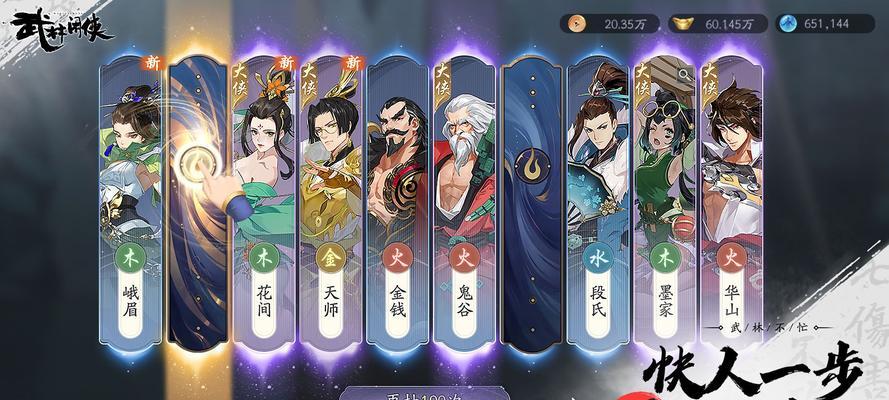Pick the 天师 hero card
Viewport: 889px width, 400px height.
[331, 200]
